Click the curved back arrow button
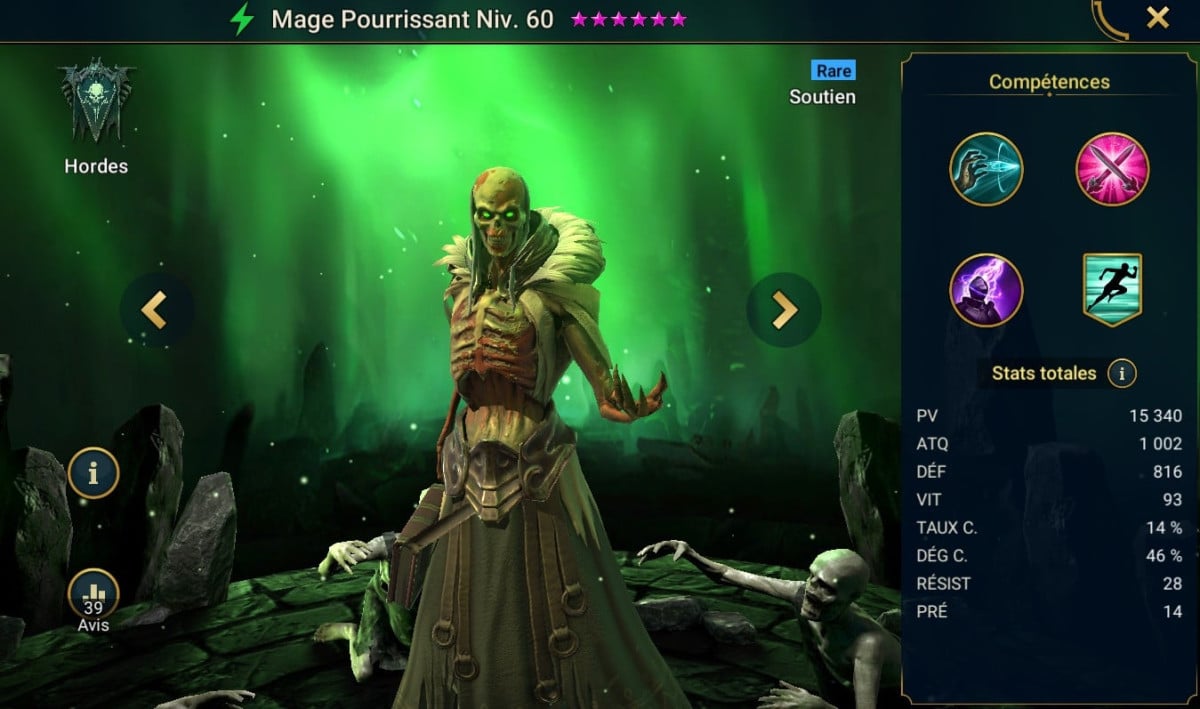This screenshot has height=709, width=1200. 1110,18
